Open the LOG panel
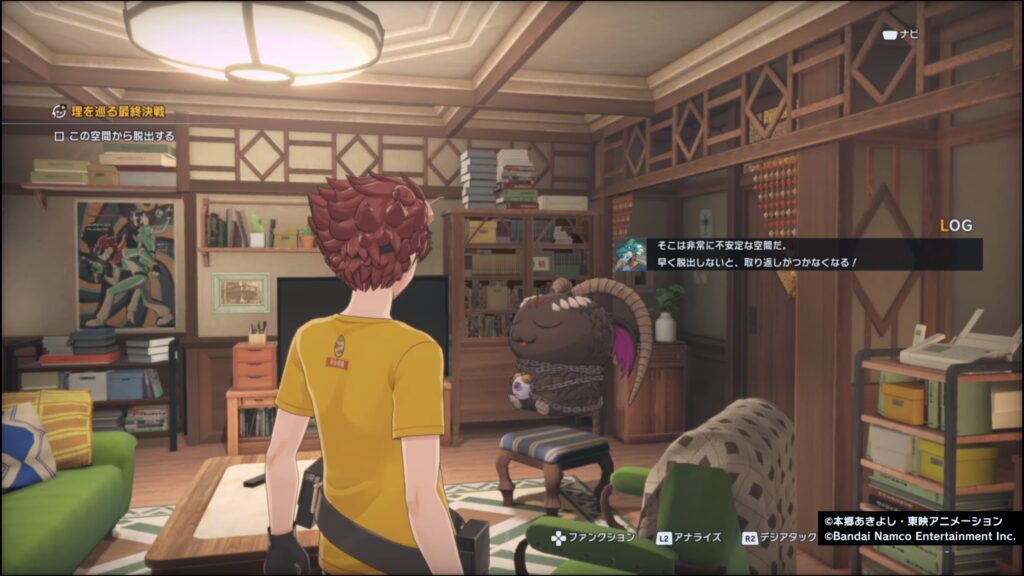The width and height of the screenshot is (1024, 576). 956,226
